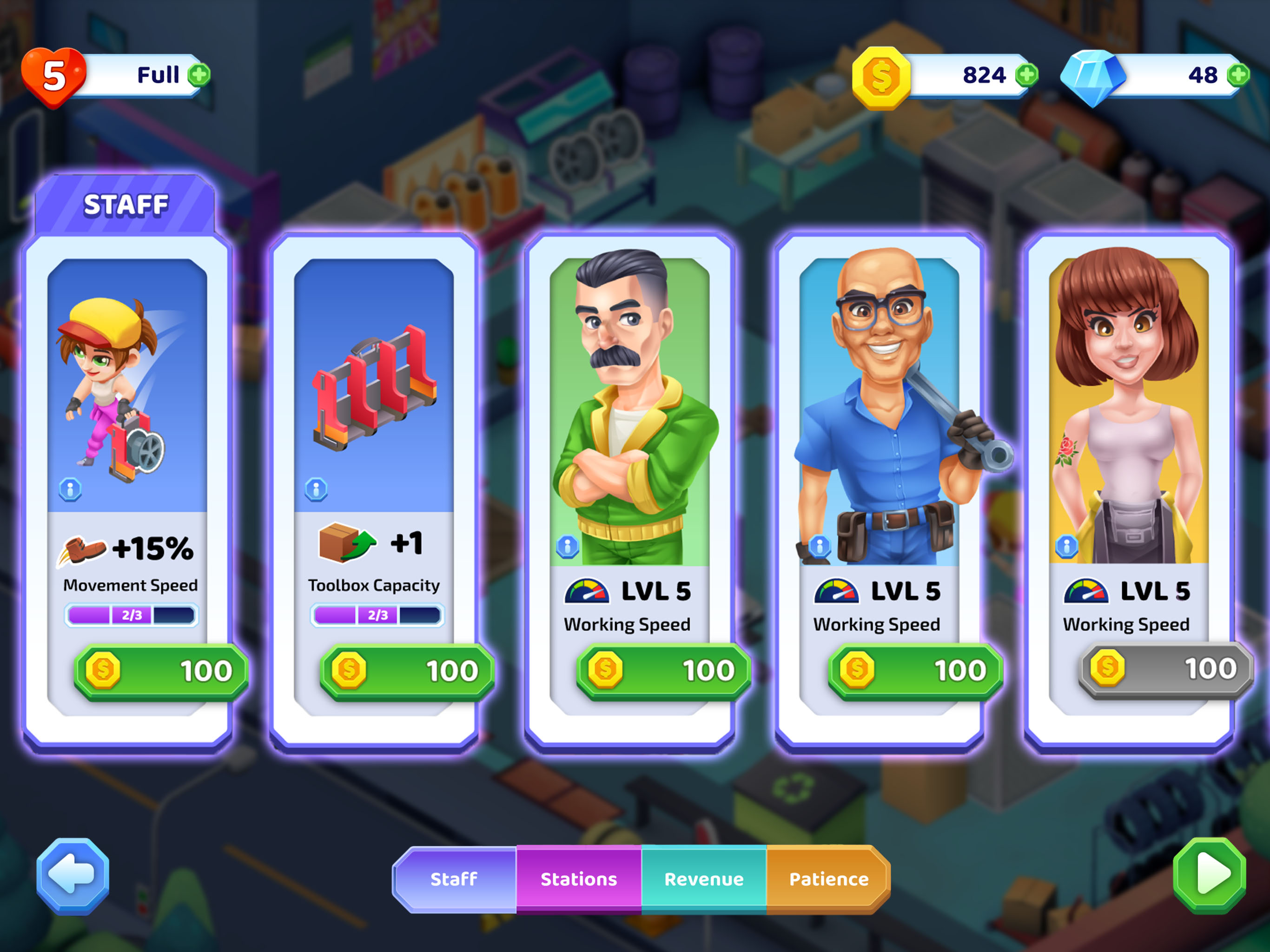Open info for the Movement Speed upgrade
This screenshot has height=952, width=1270.
(71, 489)
